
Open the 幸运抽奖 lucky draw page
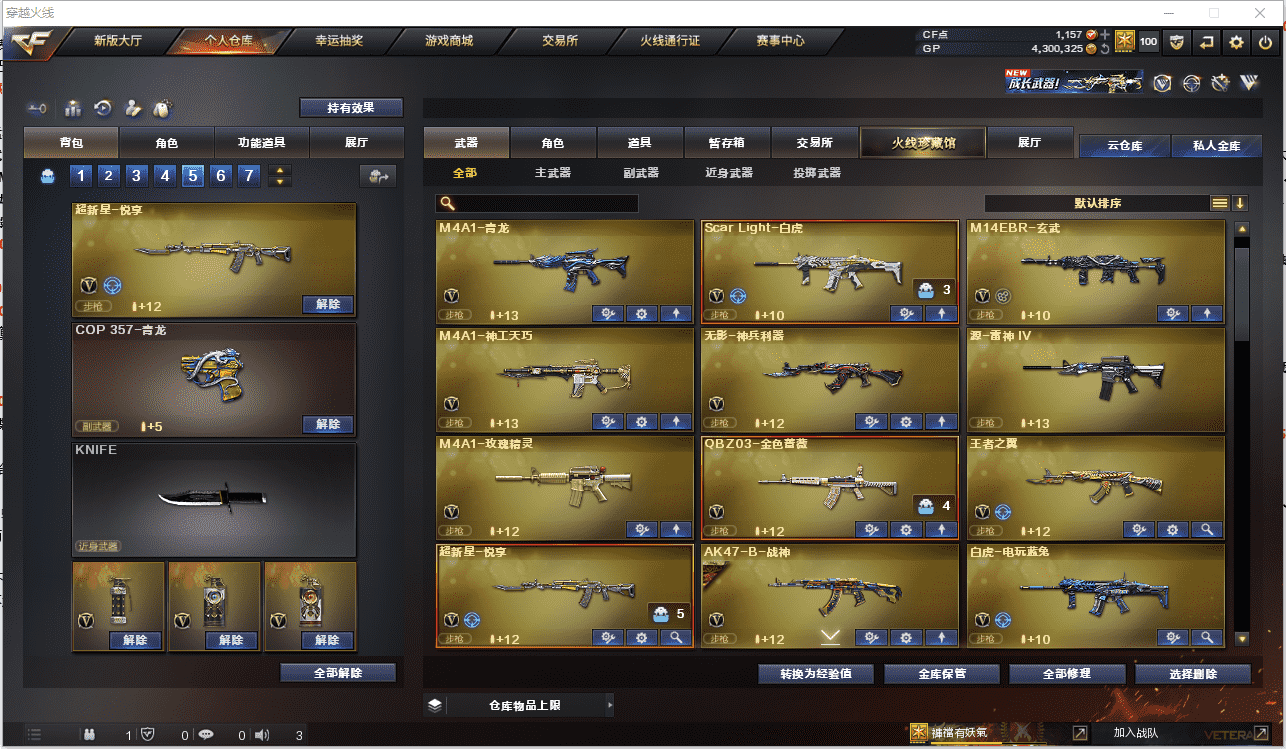339,41
